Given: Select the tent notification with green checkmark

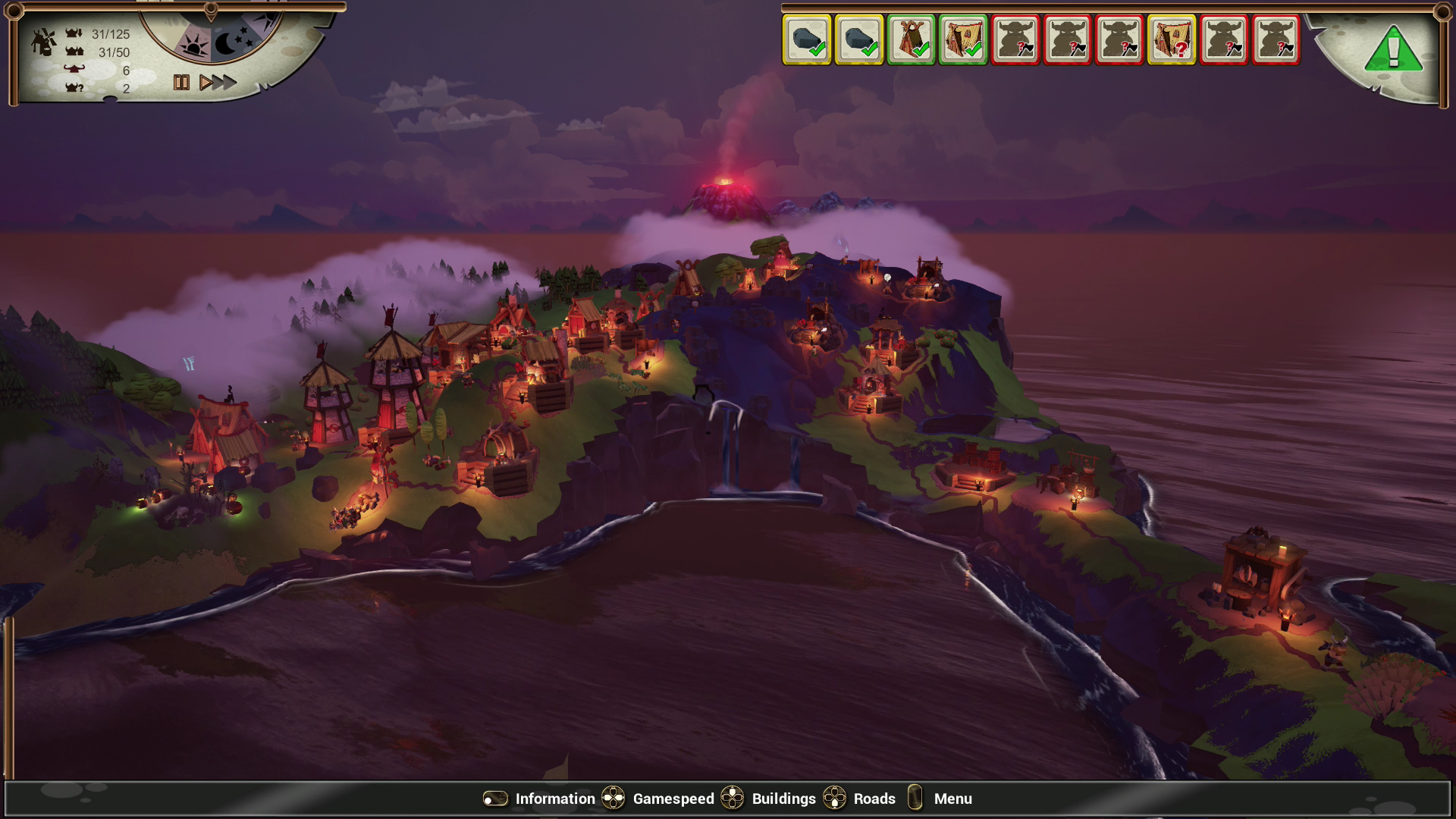Looking at the screenshot, I should point(911,40).
